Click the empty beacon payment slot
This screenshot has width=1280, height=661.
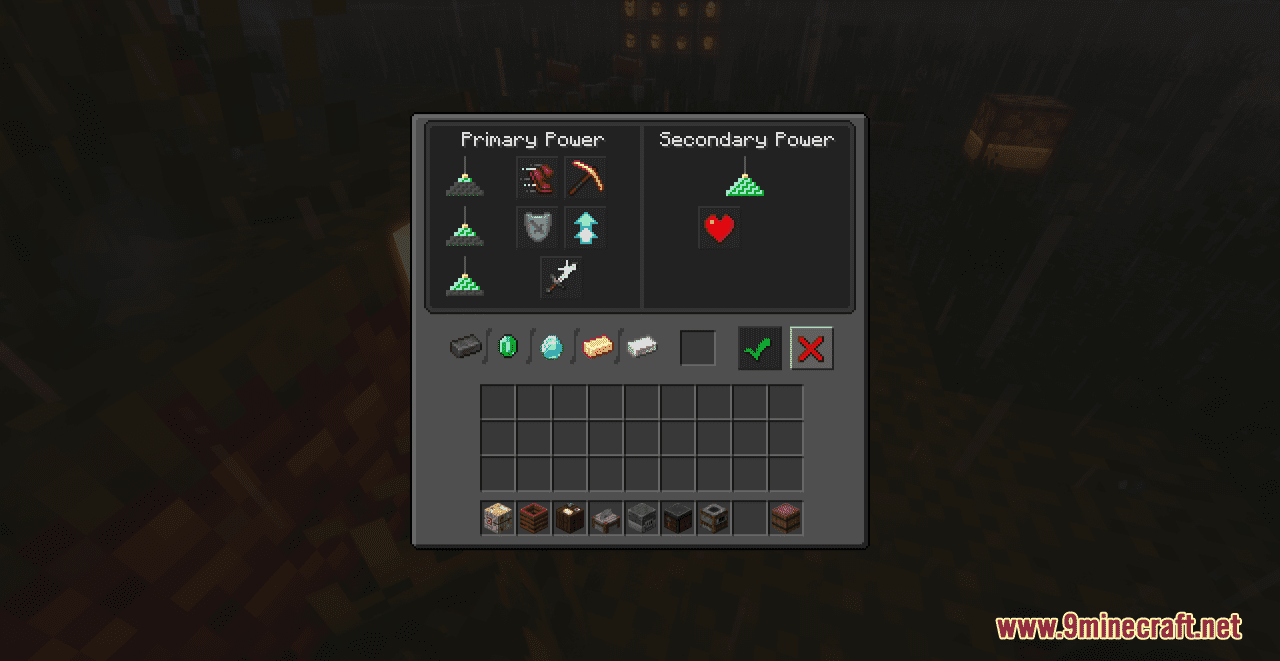coord(698,348)
